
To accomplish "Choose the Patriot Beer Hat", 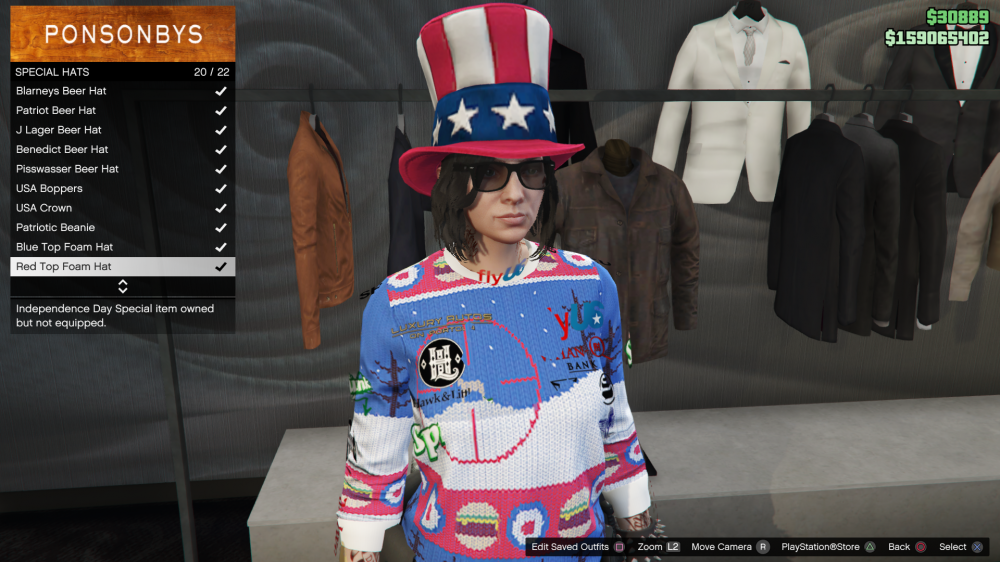I will [x=56, y=111].
